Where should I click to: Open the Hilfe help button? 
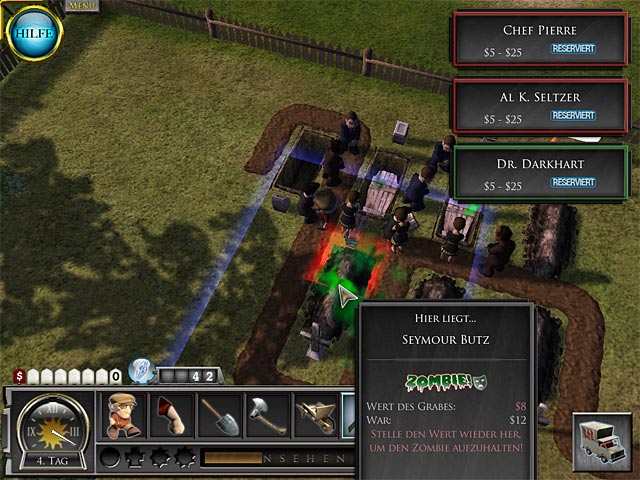(x=36, y=33)
